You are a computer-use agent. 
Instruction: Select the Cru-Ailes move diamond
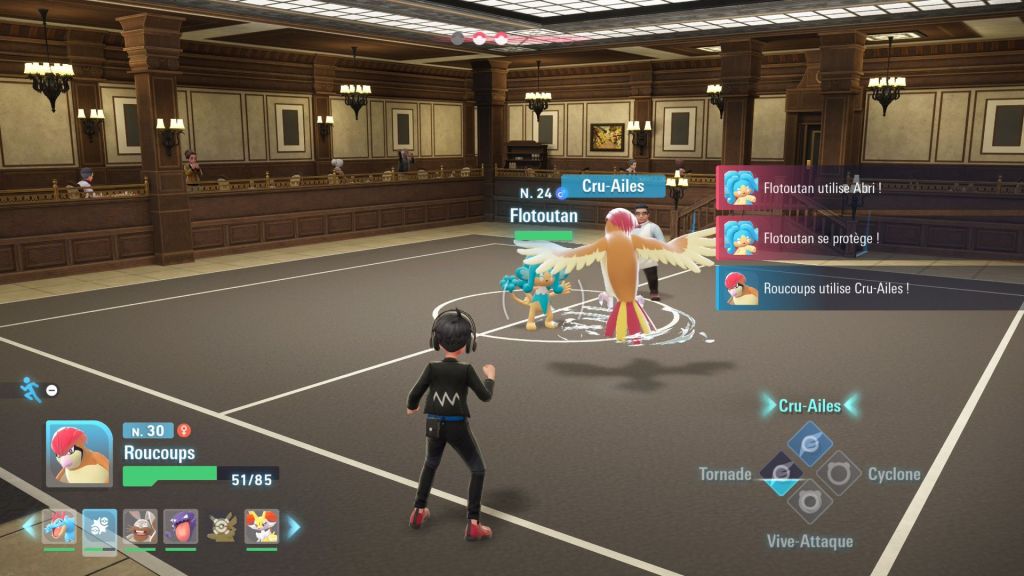(x=810, y=444)
